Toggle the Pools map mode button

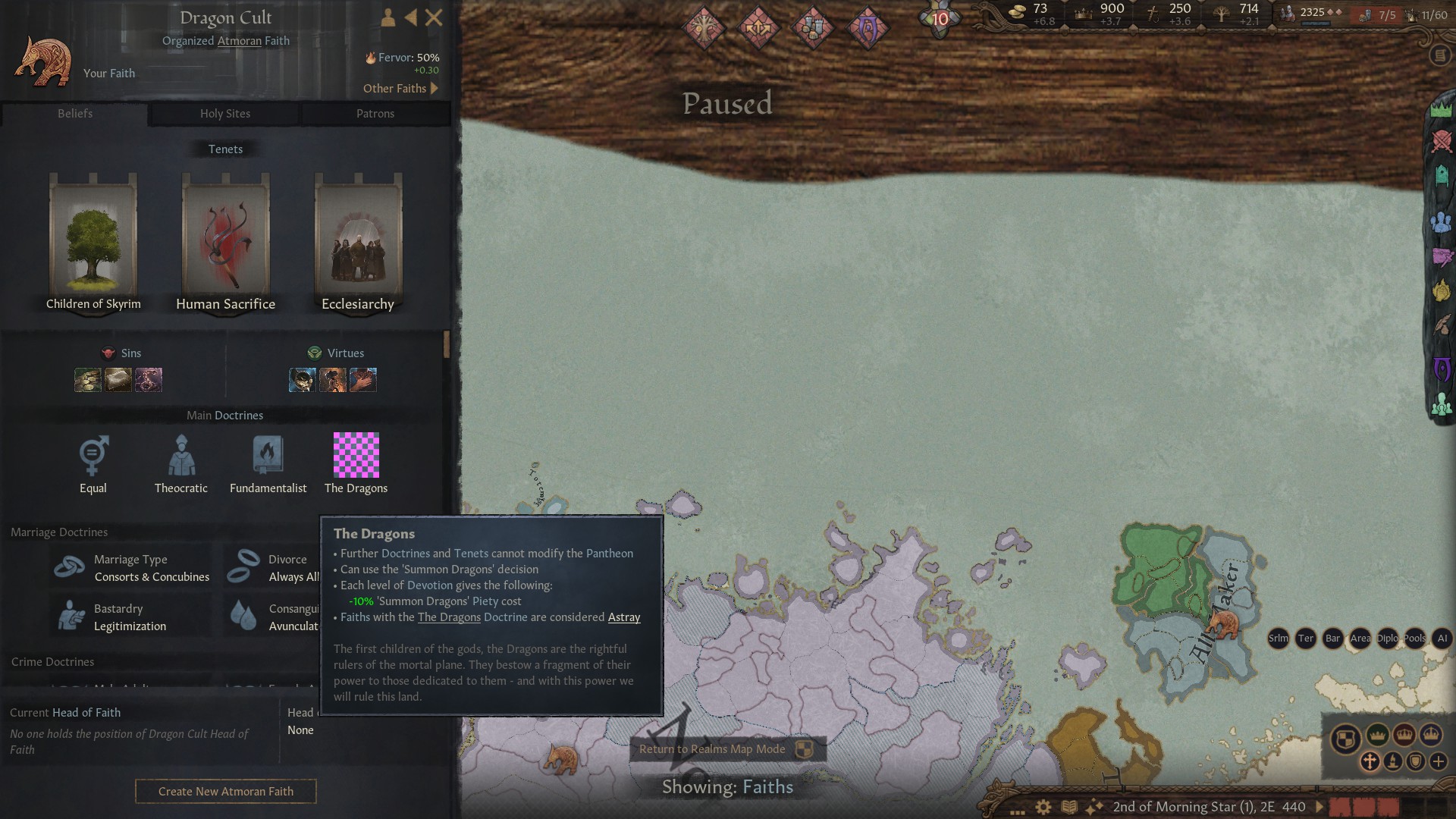click(1415, 639)
